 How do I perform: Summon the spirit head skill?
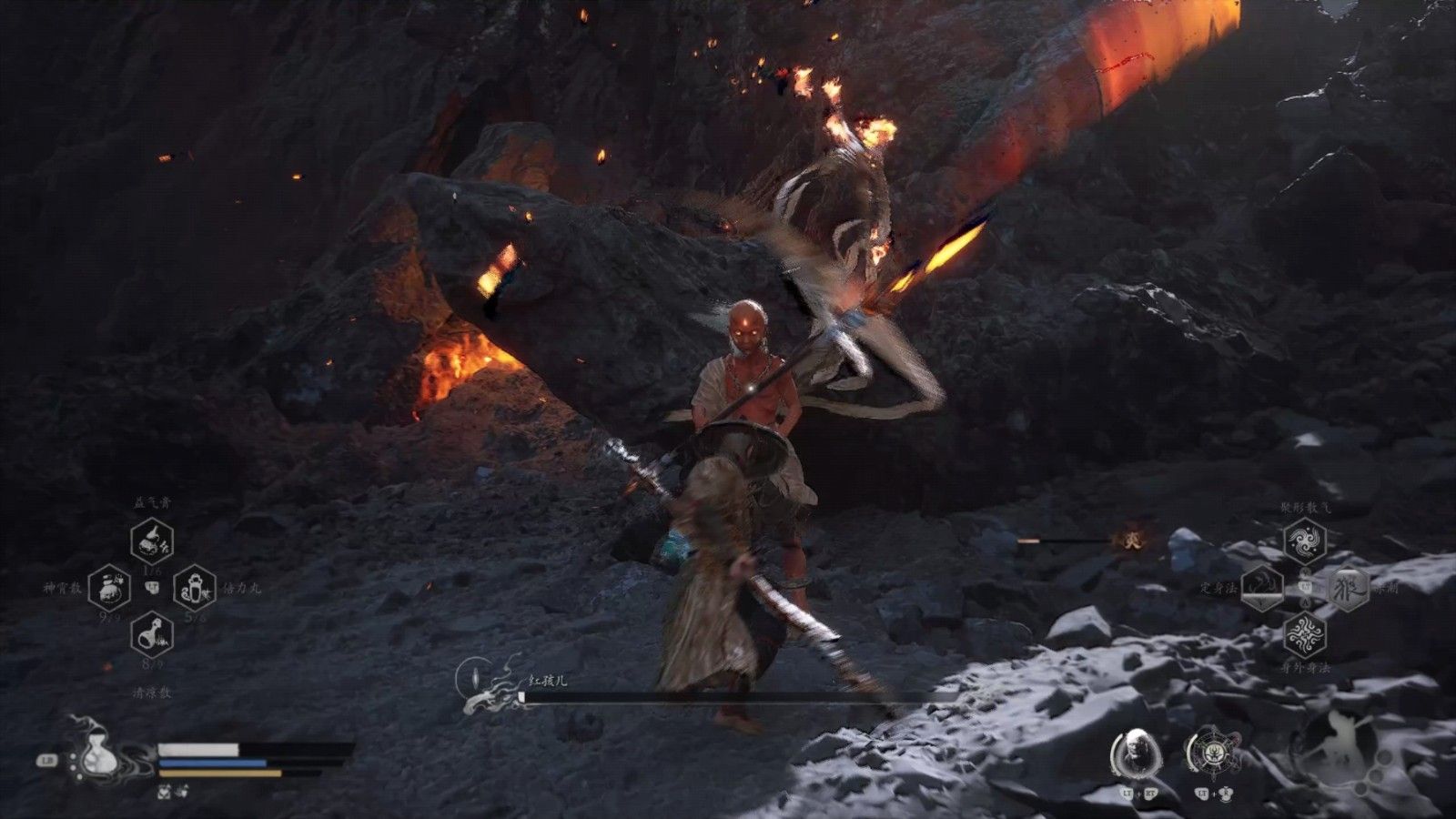[x=1134, y=754]
